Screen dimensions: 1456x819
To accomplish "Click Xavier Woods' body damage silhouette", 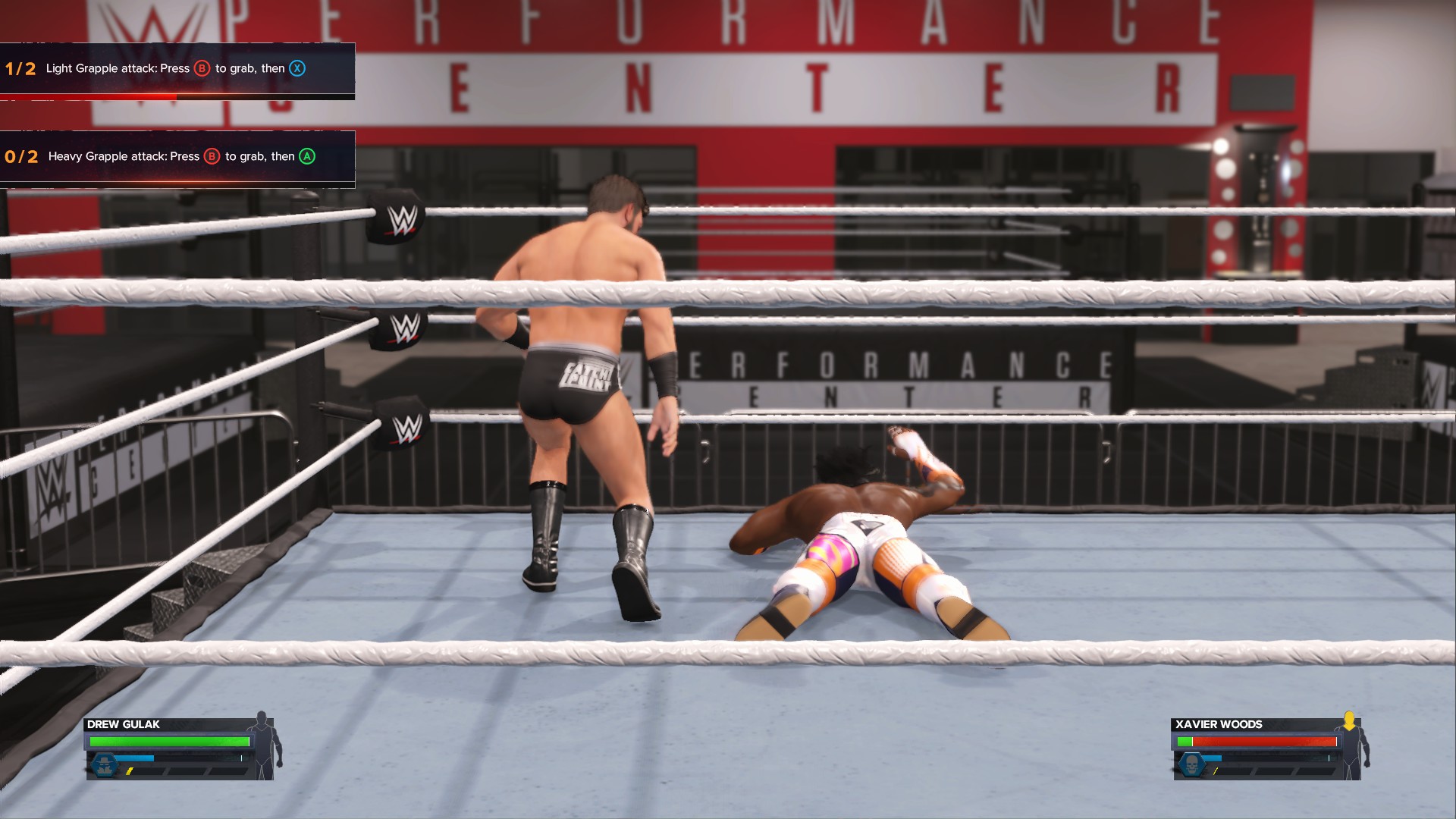I will pyautogui.click(x=1351, y=745).
